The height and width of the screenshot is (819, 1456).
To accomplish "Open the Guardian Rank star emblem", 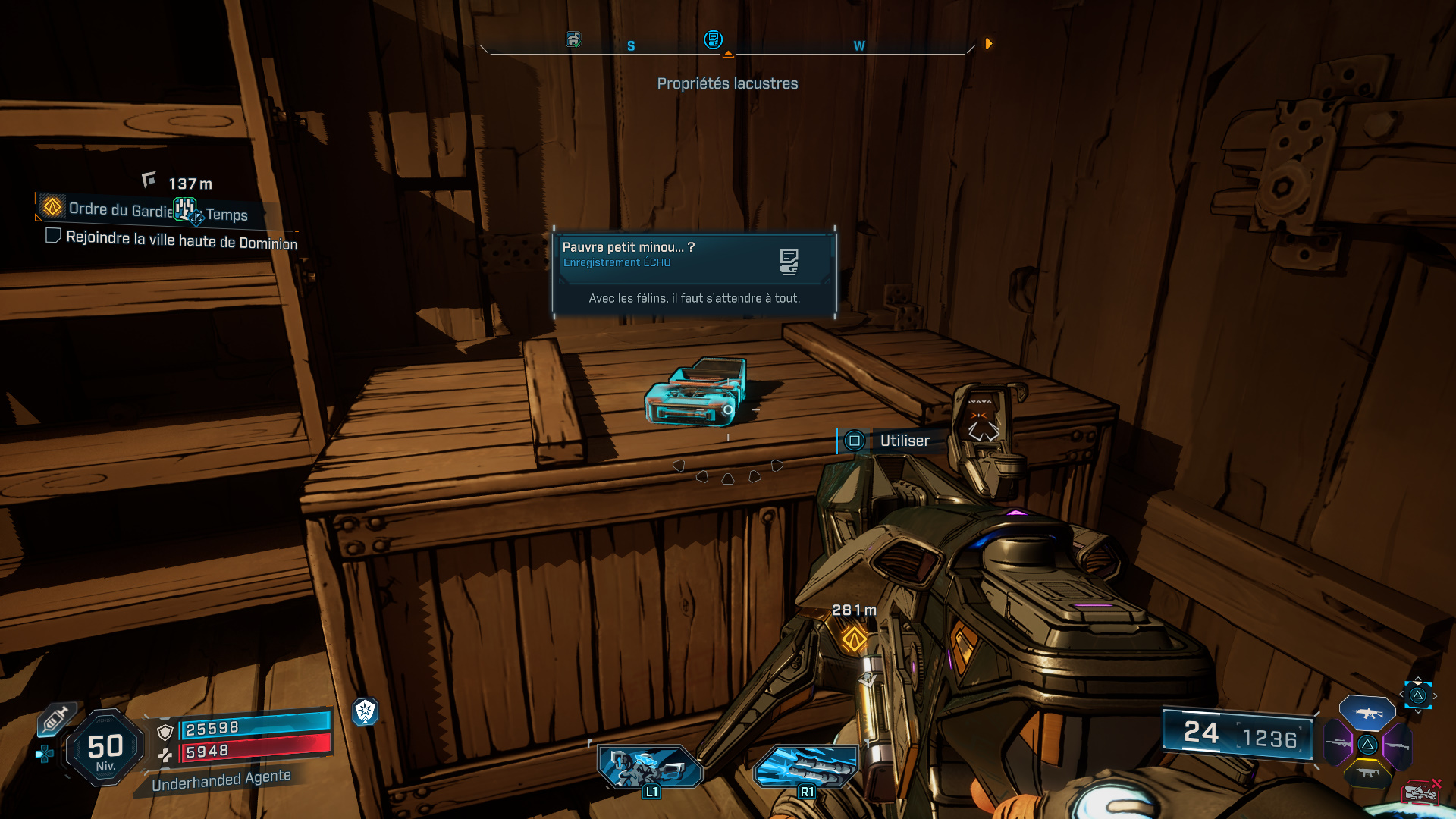I will tap(366, 711).
